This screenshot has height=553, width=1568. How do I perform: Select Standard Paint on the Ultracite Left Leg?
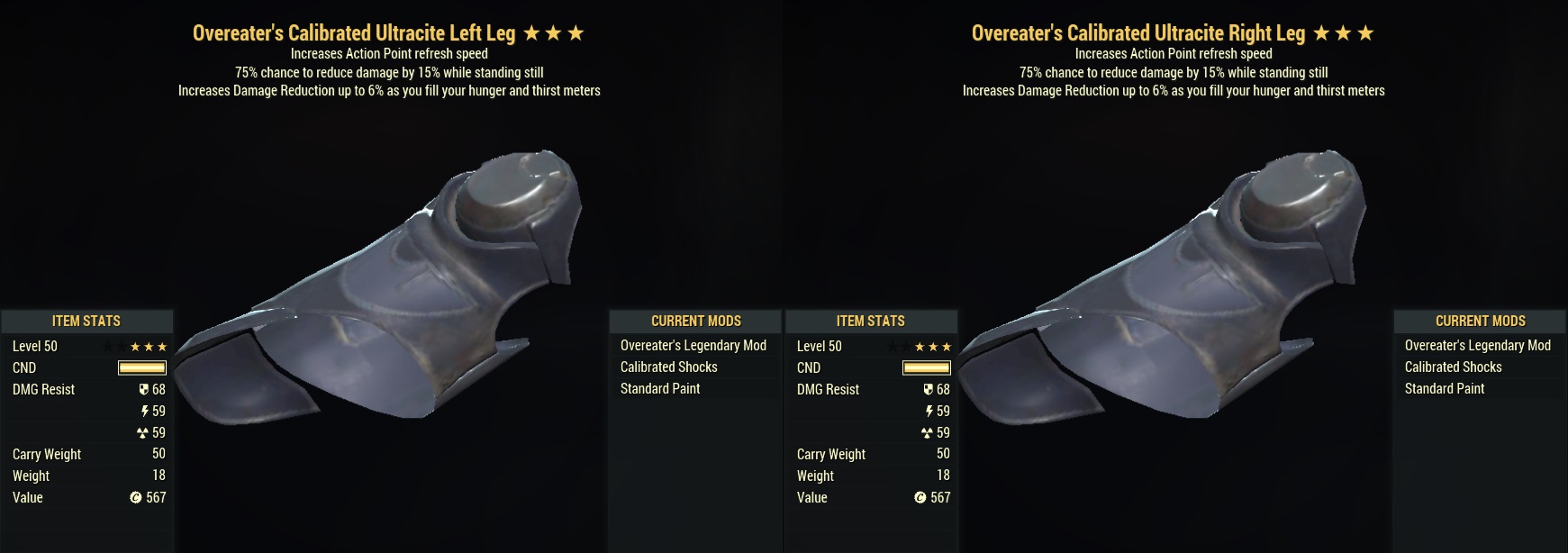tap(659, 388)
